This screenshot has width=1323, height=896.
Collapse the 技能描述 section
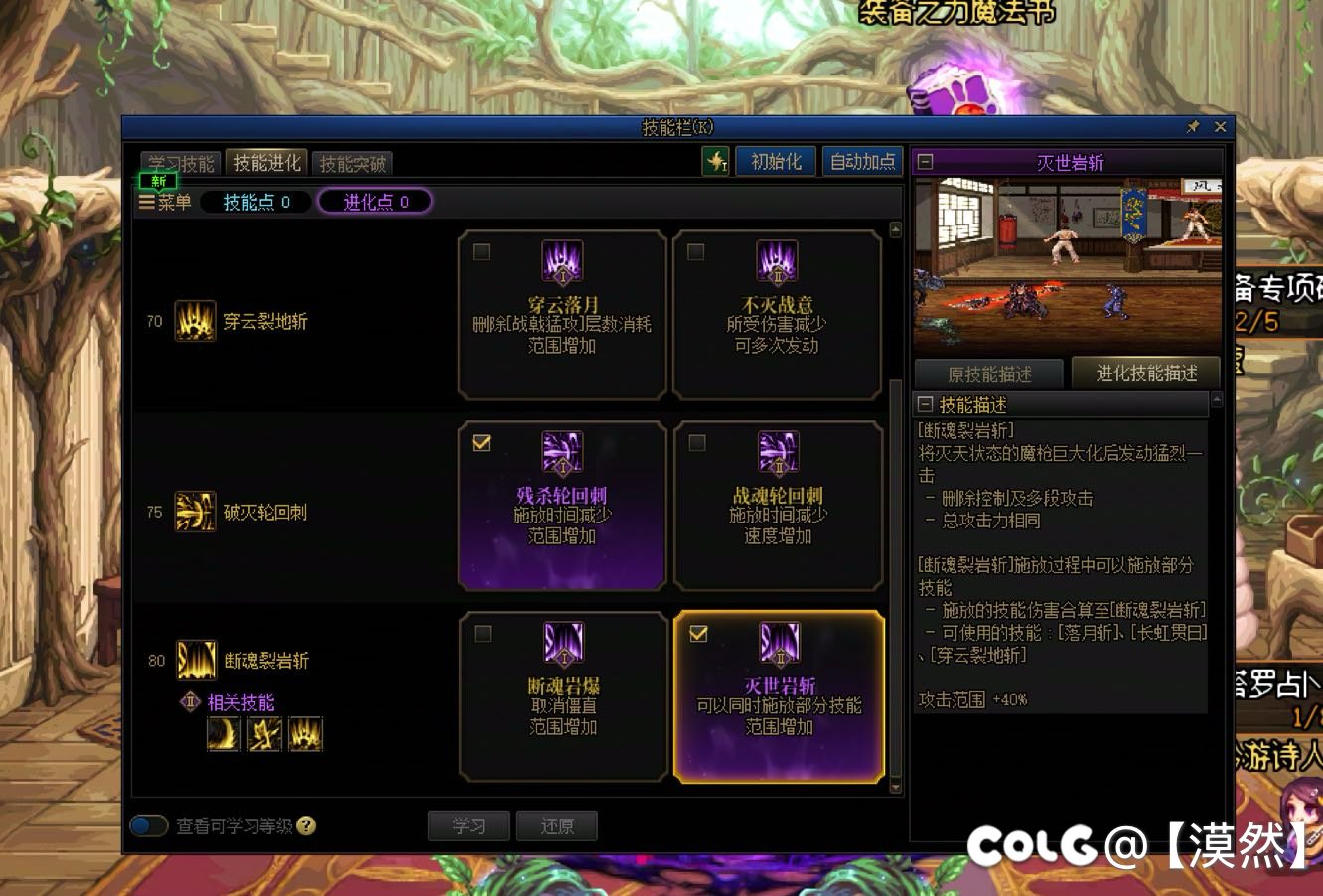(926, 405)
